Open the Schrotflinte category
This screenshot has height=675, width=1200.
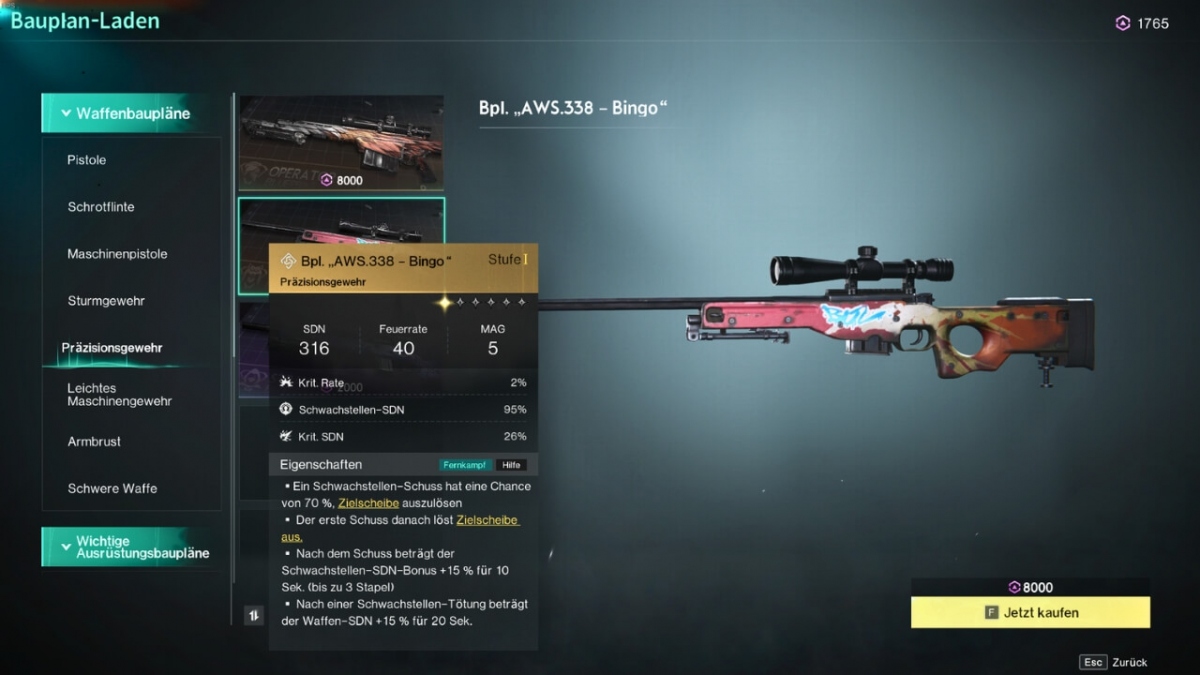101,207
